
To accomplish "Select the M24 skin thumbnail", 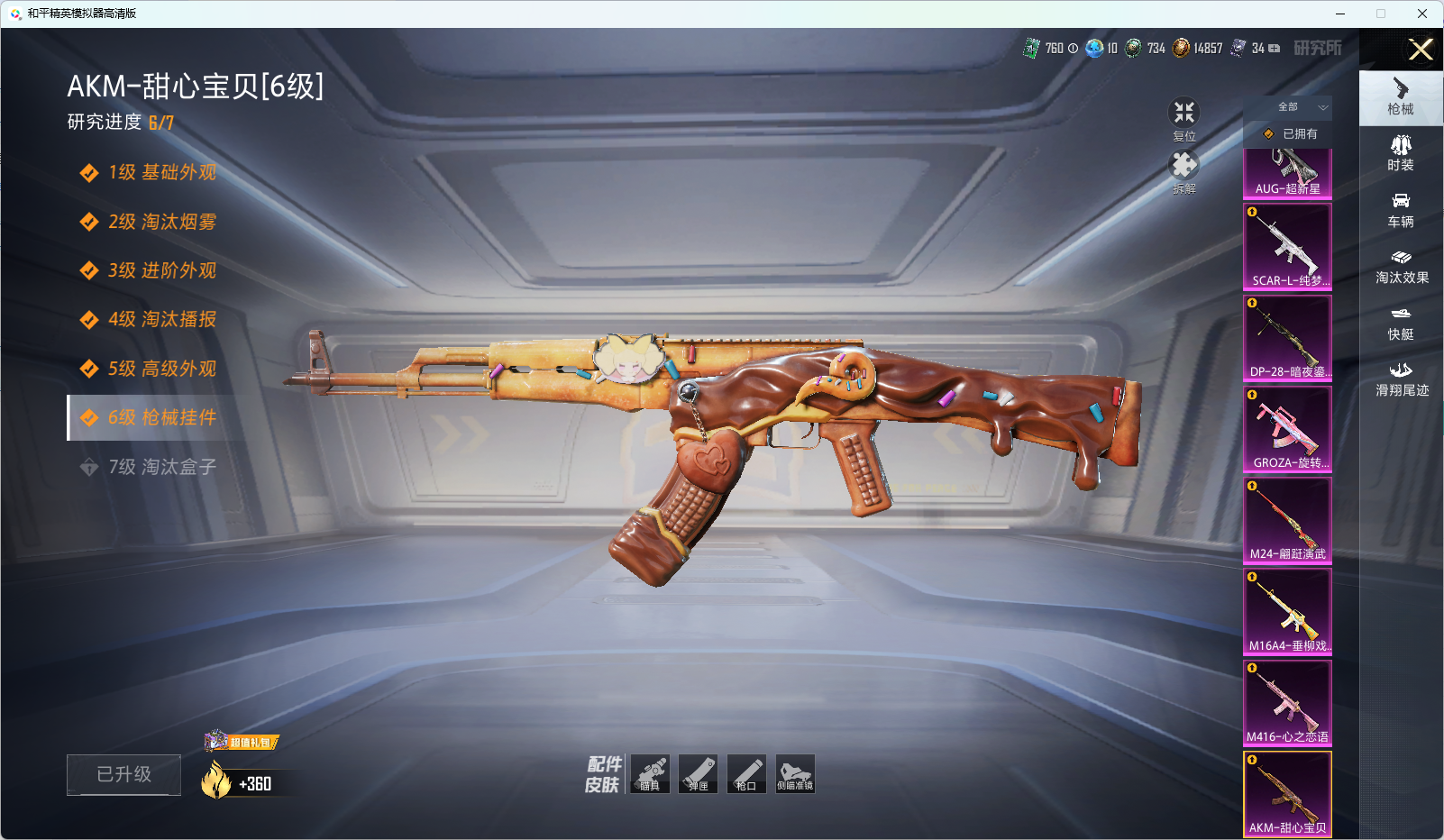I will pos(1287,520).
